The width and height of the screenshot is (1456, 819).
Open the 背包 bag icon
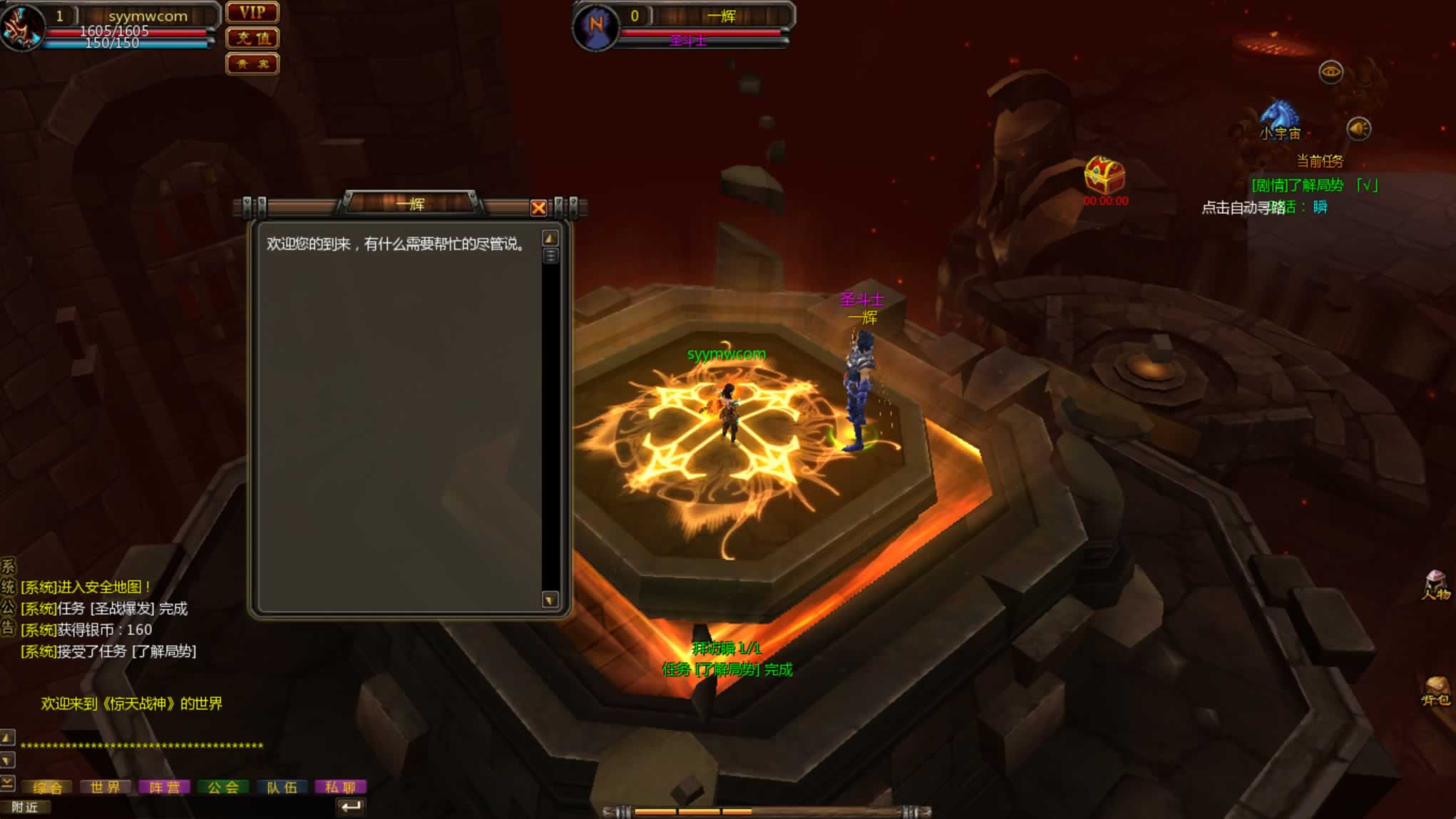1436,690
